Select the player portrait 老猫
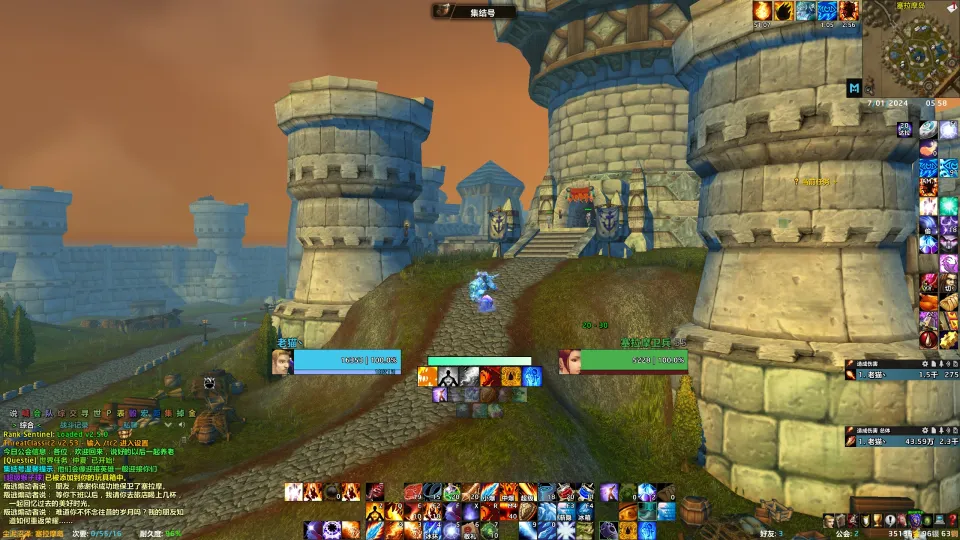The image size is (960, 540). pyautogui.click(x=281, y=361)
